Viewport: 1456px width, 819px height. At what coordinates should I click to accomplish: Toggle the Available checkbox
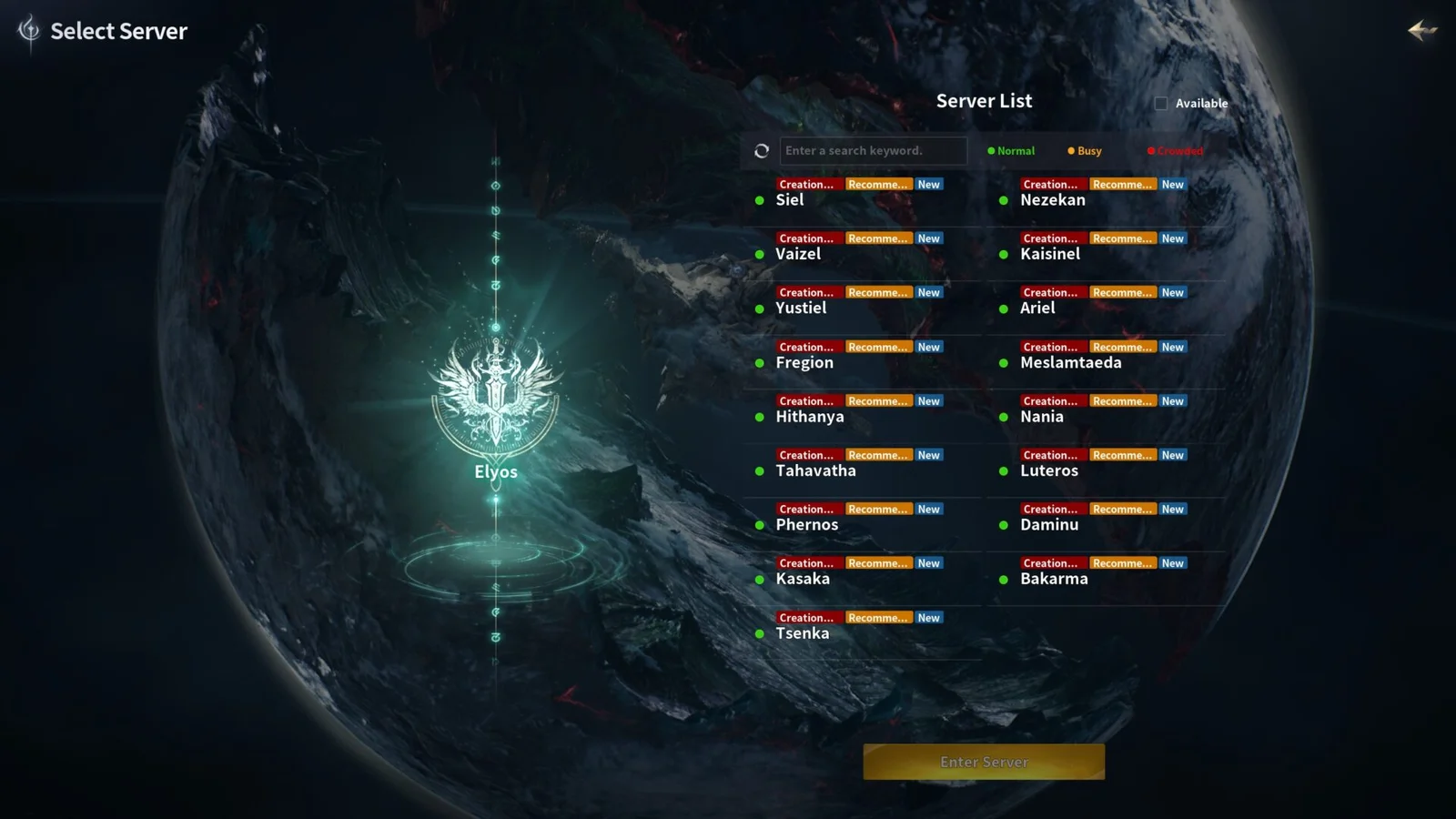pos(1161,104)
